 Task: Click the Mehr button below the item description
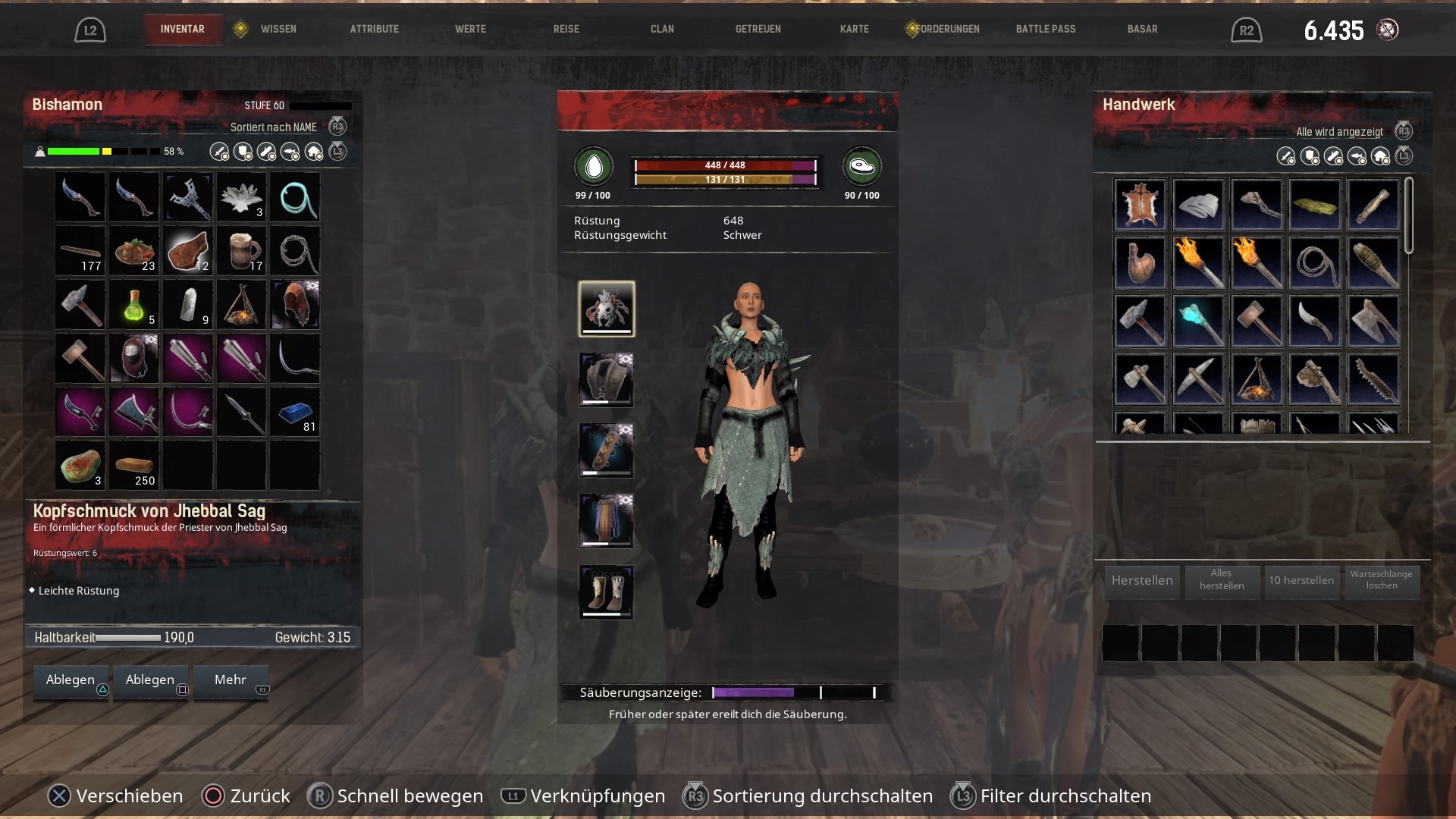tap(231, 680)
